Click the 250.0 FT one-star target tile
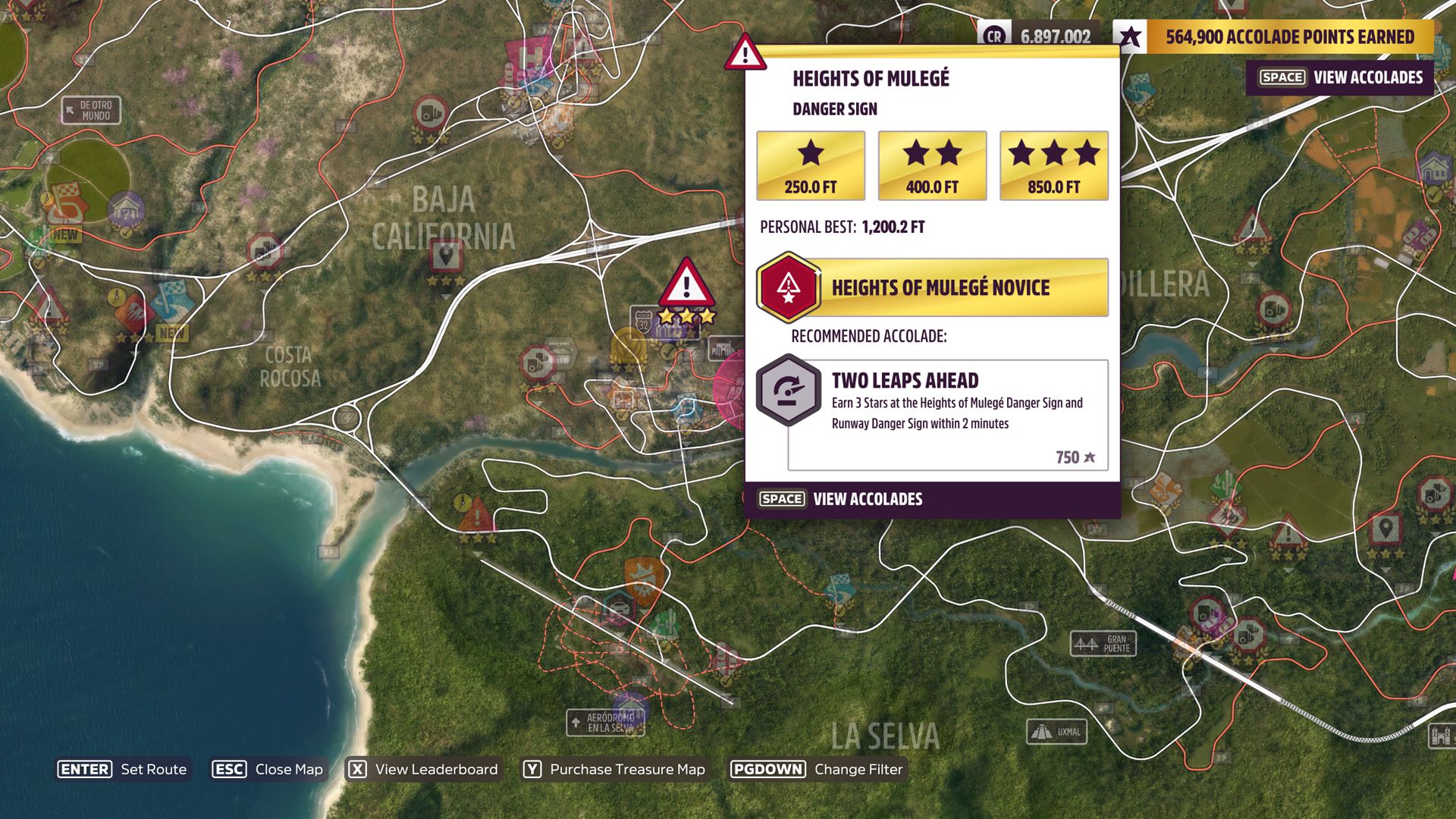The image size is (1456, 819). (810, 165)
